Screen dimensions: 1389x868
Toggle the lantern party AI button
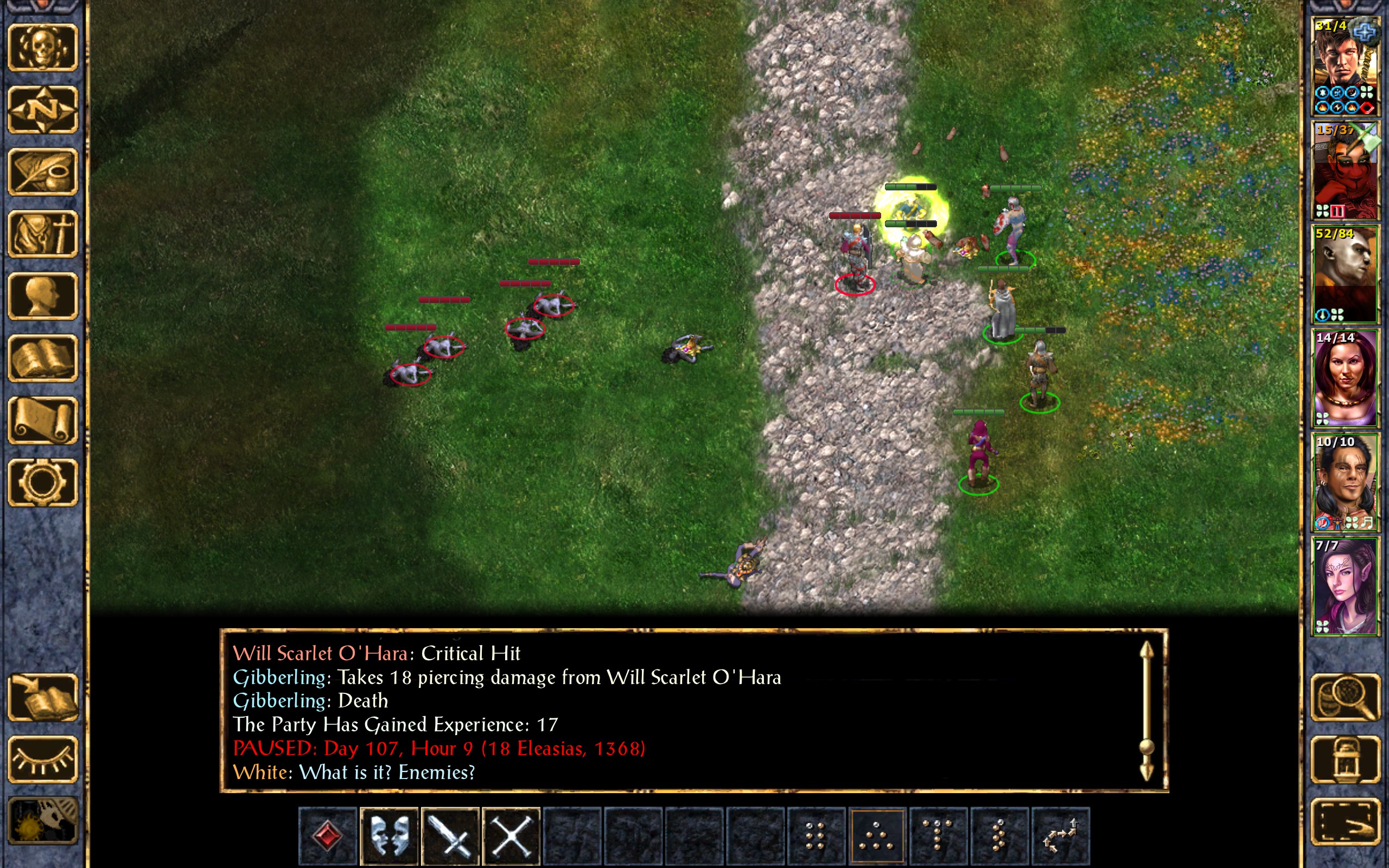coord(1346,759)
